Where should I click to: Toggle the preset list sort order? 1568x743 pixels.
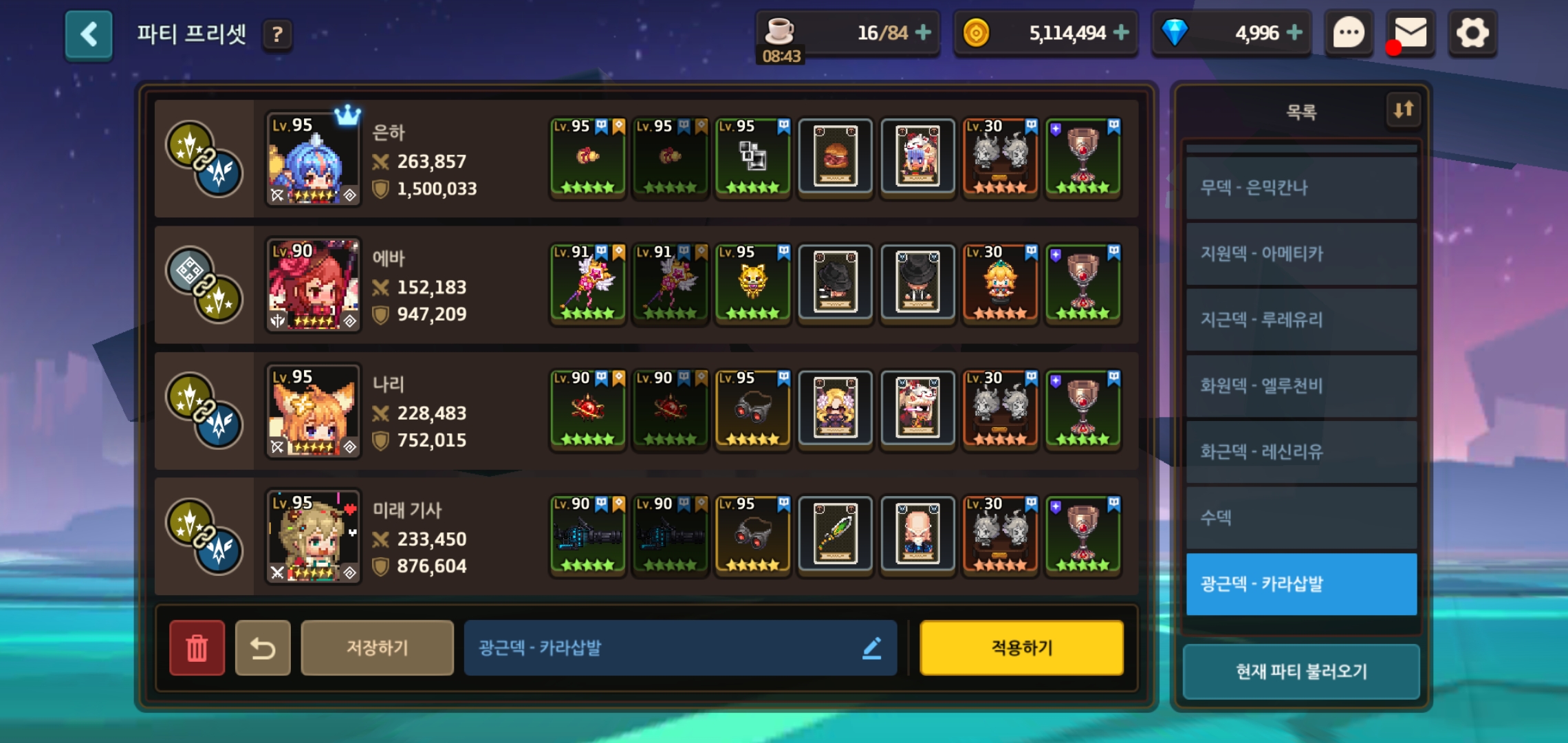click(x=1403, y=109)
